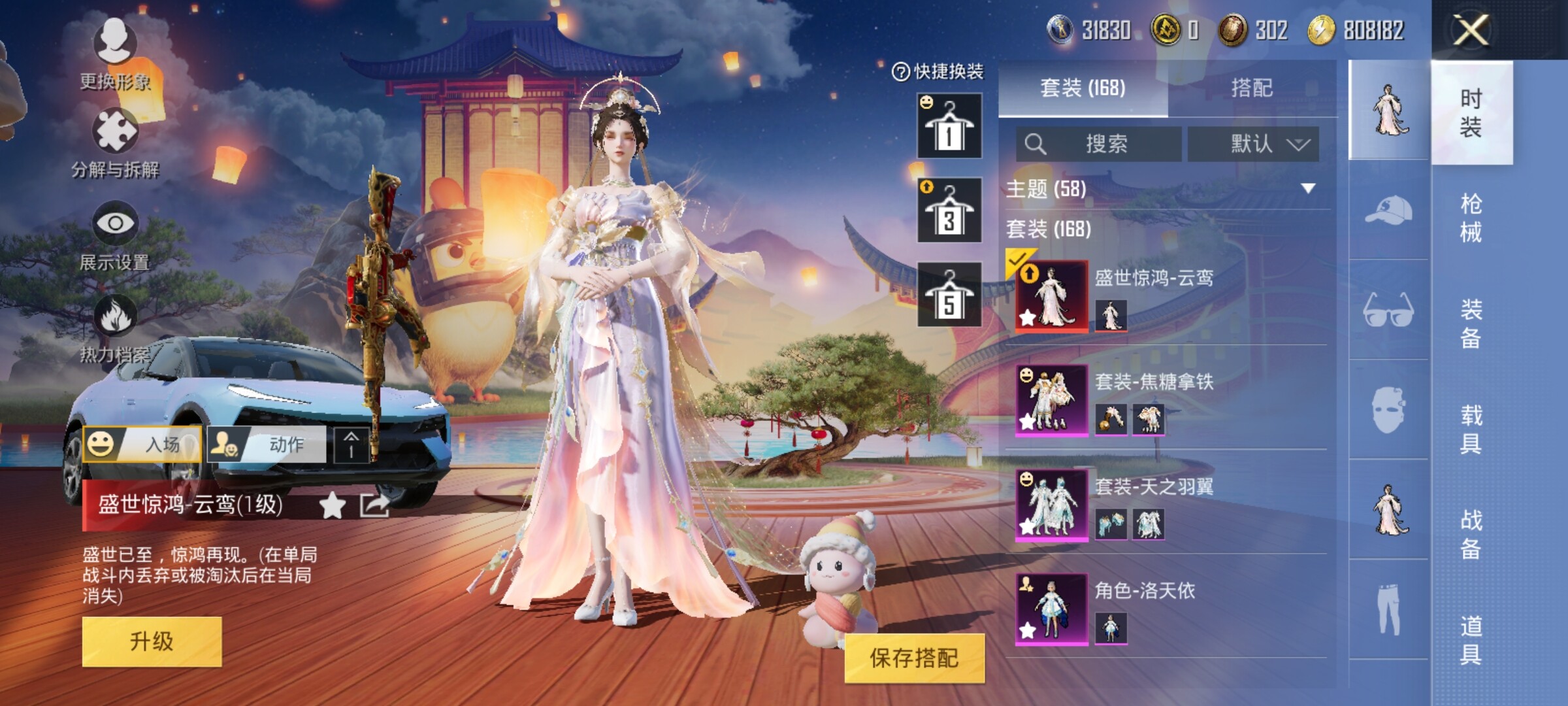Open 更换形象 change appearance option

click(x=115, y=54)
